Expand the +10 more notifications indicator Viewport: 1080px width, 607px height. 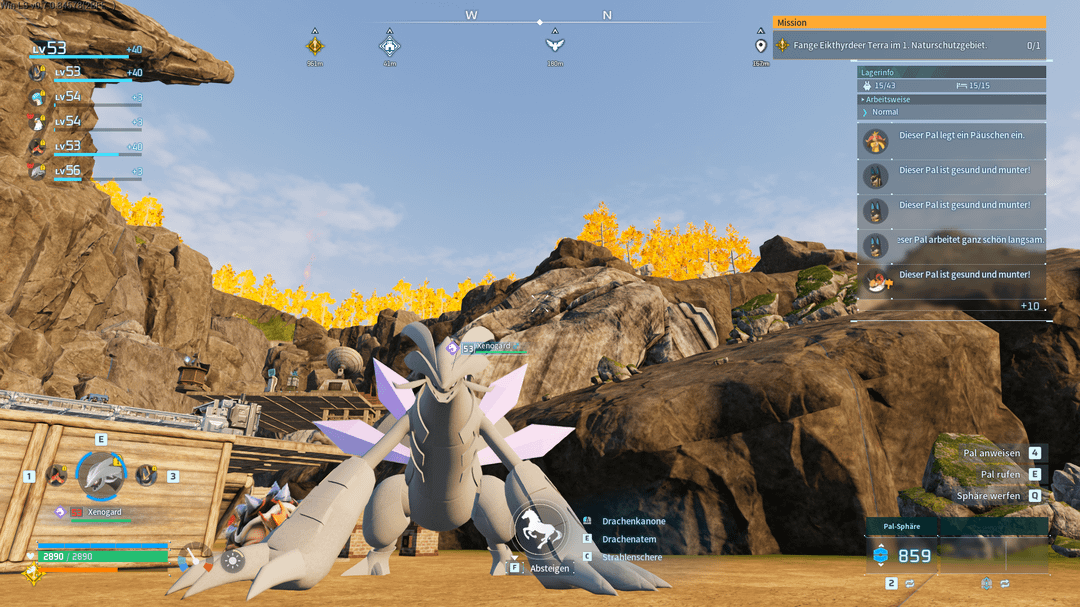(x=1029, y=306)
